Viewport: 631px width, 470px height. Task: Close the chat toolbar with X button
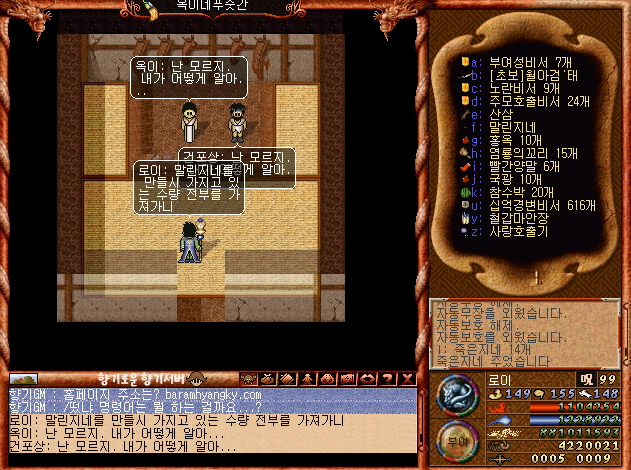coord(408,379)
